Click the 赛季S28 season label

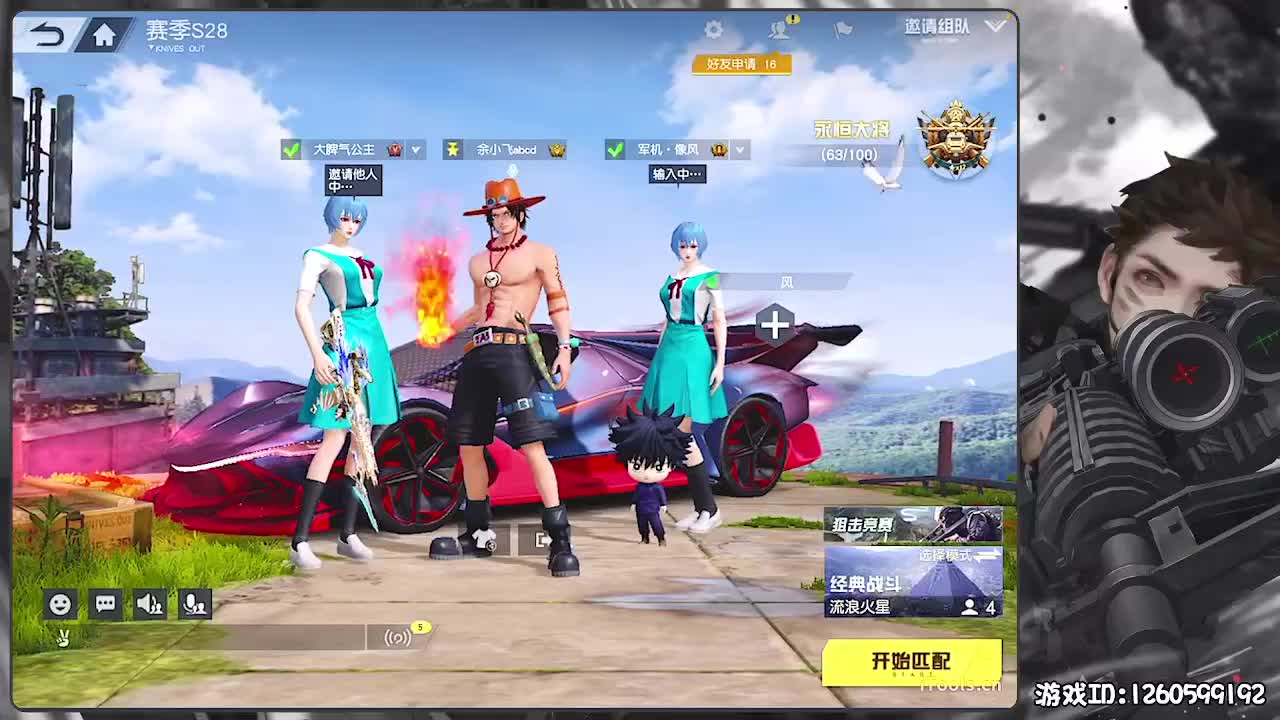pos(185,32)
